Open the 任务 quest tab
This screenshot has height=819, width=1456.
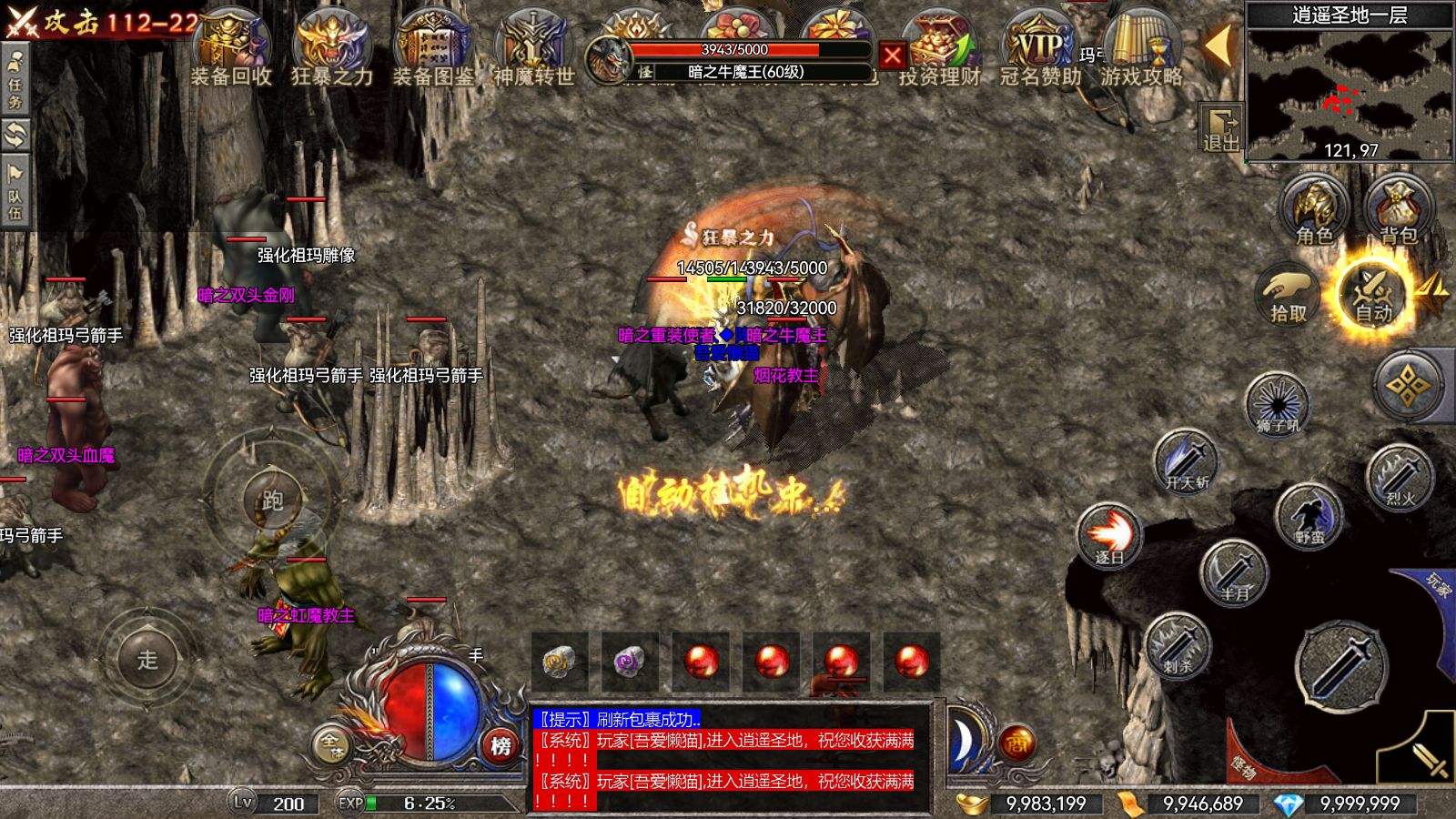[x=15, y=80]
